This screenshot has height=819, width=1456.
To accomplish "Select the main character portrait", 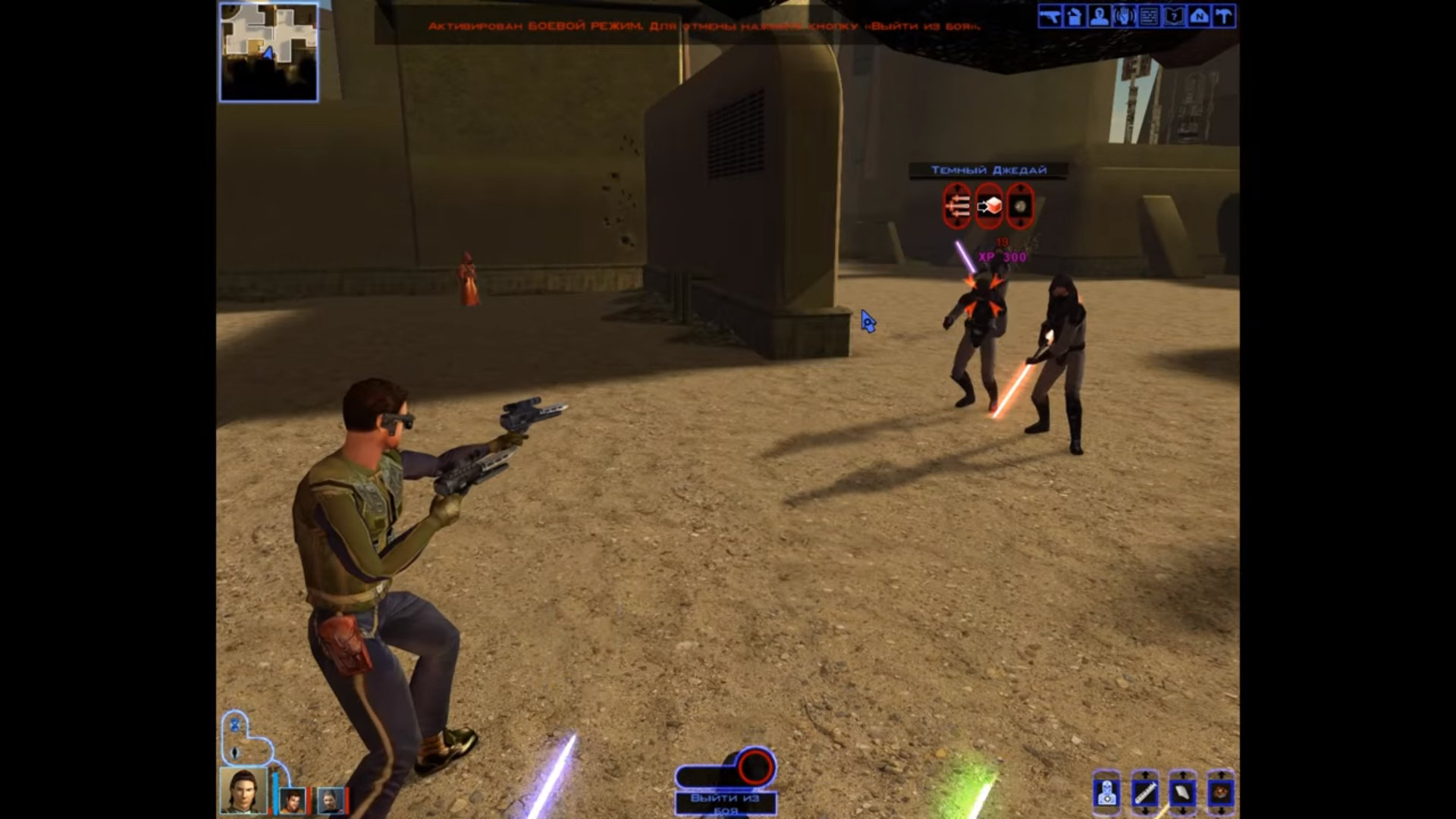I will (x=243, y=790).
